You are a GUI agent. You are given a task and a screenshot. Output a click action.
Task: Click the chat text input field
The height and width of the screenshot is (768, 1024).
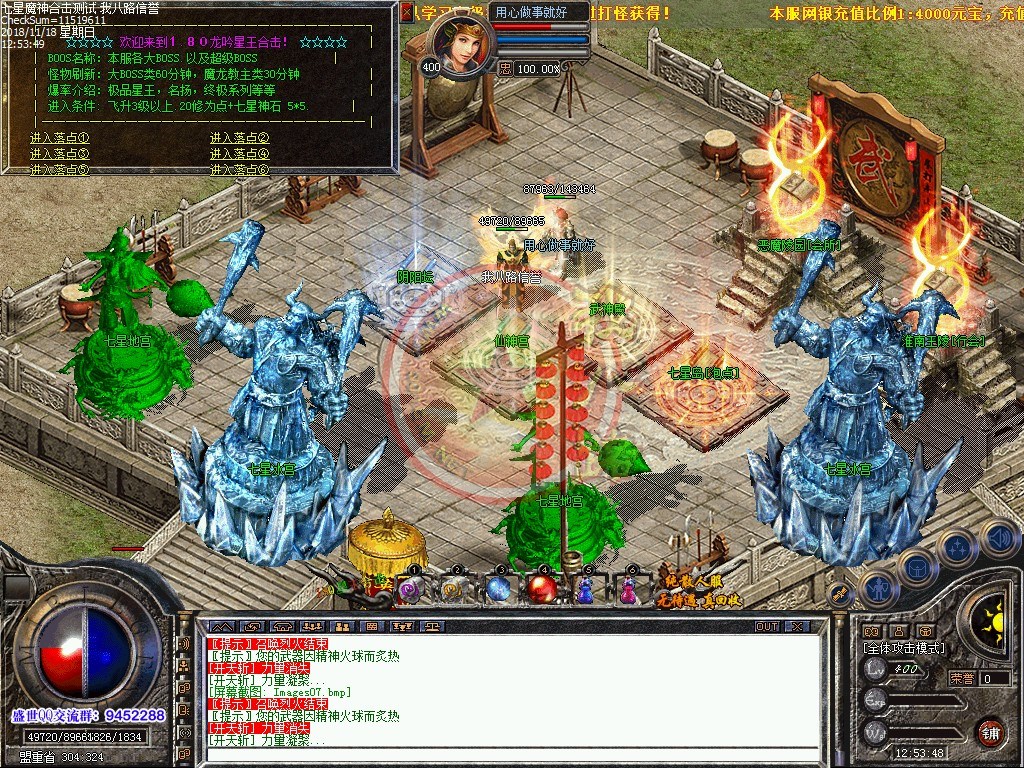point(510,755)
